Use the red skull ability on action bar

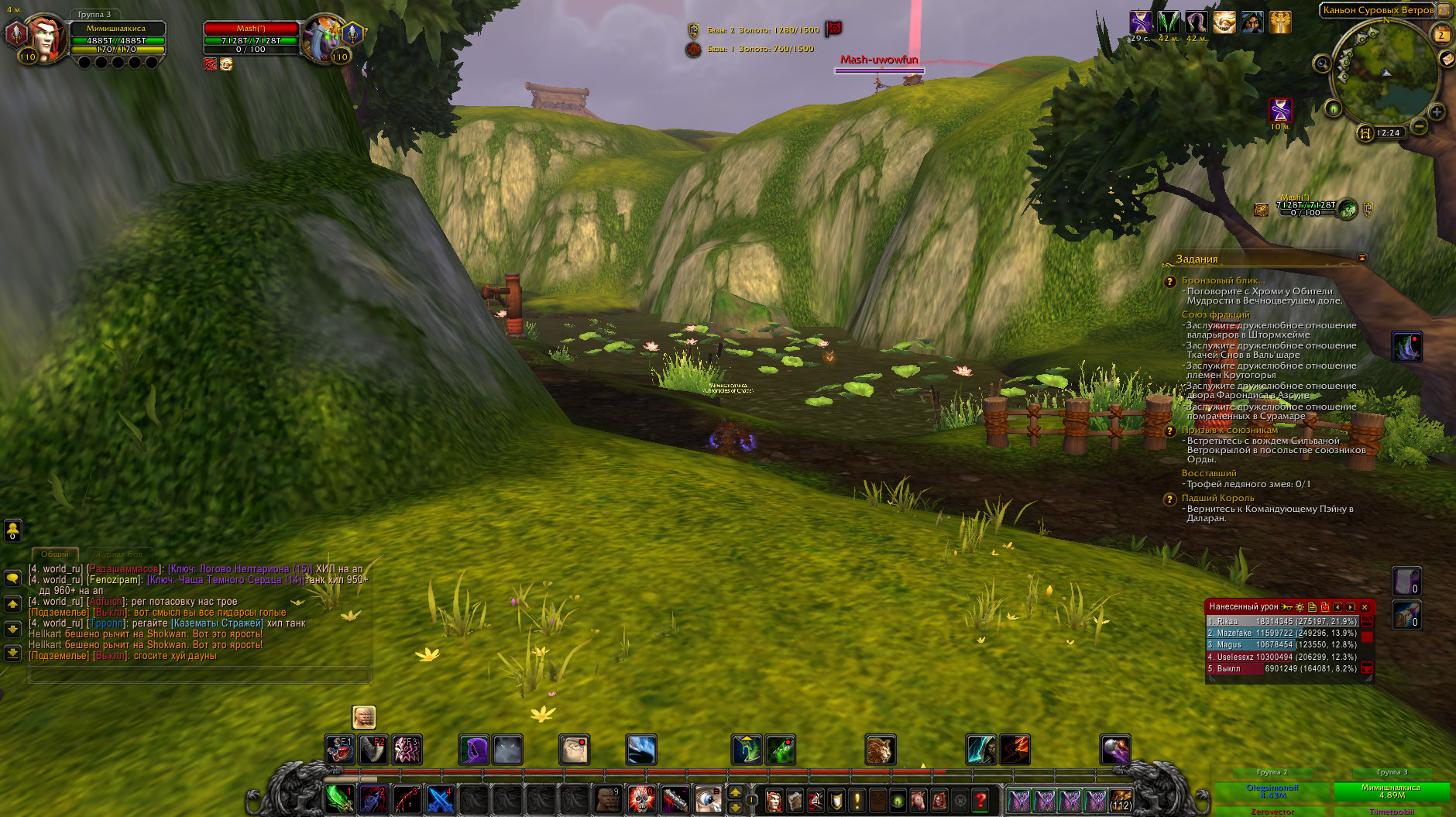tap(641, 798)
